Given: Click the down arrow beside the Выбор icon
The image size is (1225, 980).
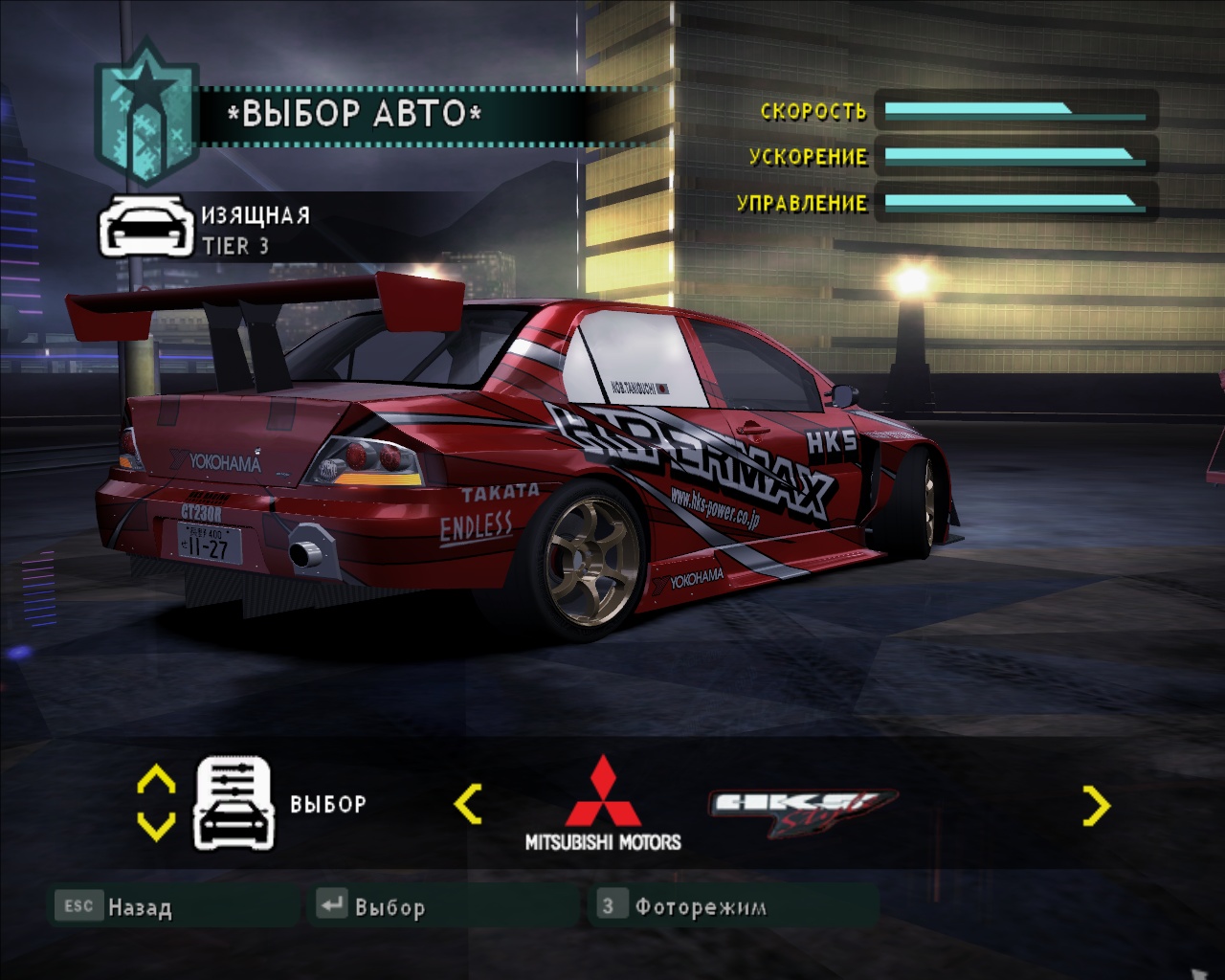Looking at the screenshot, I should 156,825.
